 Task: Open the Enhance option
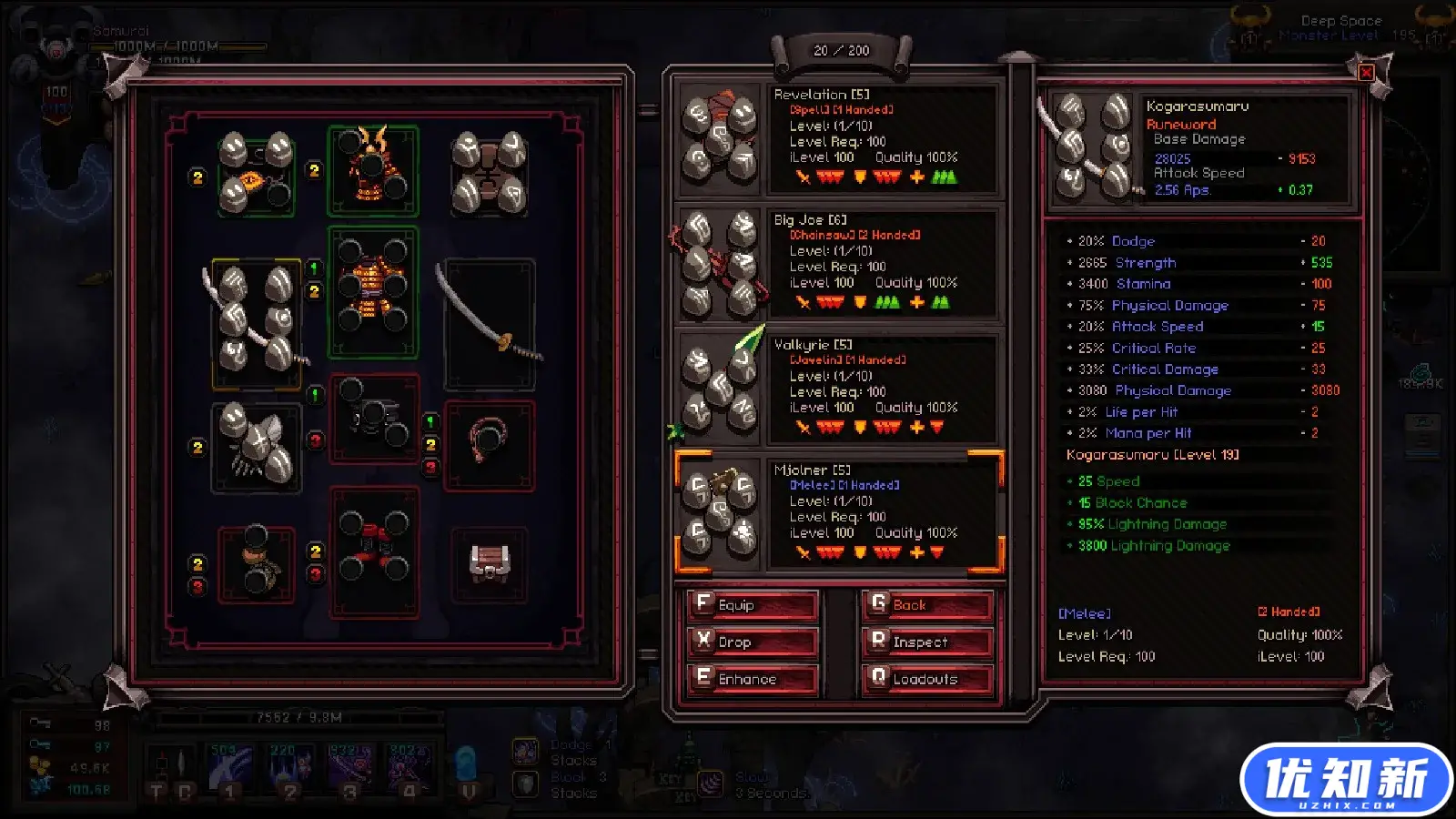753,679
